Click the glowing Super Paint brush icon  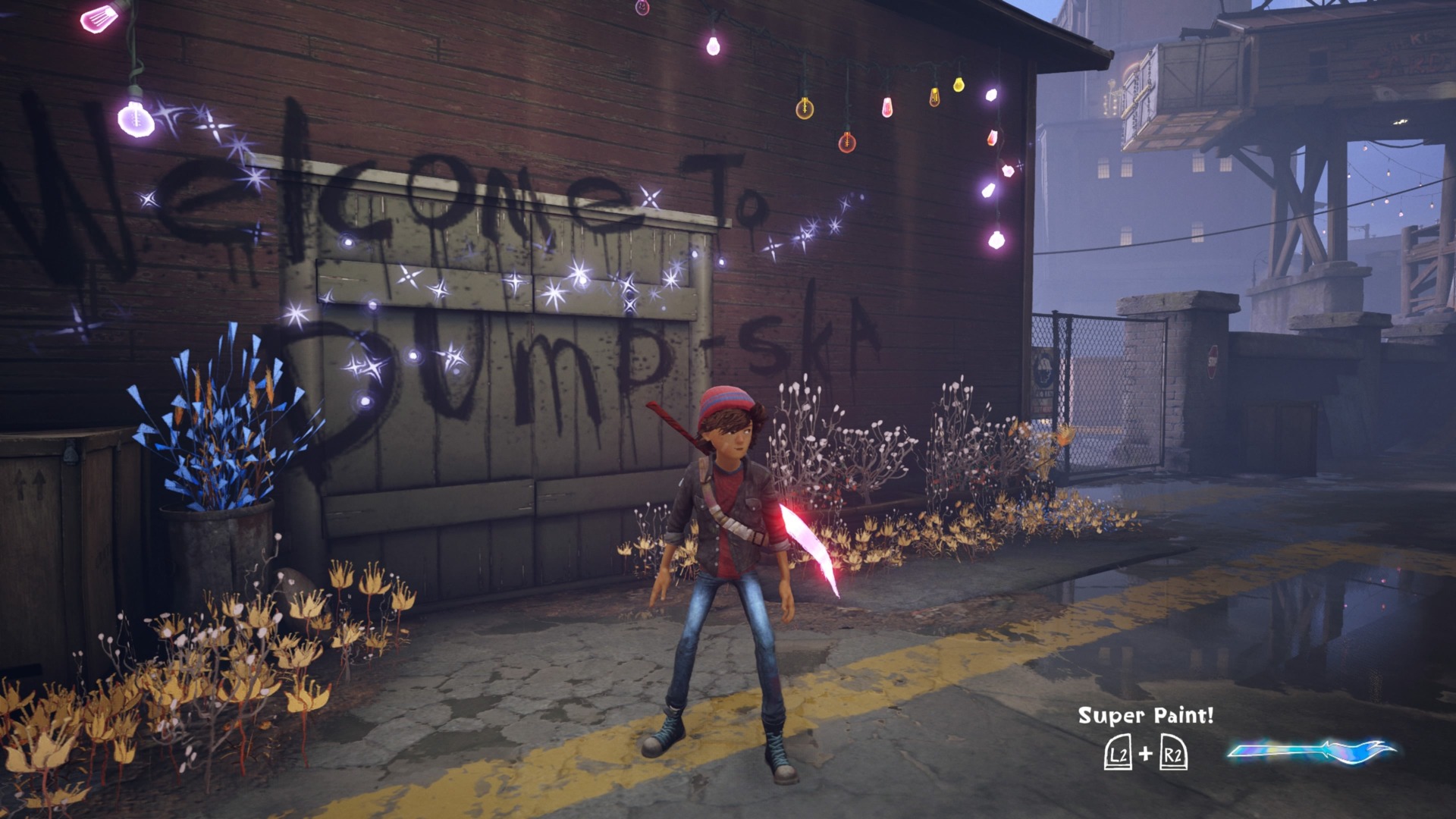[x=1312, y=752]
